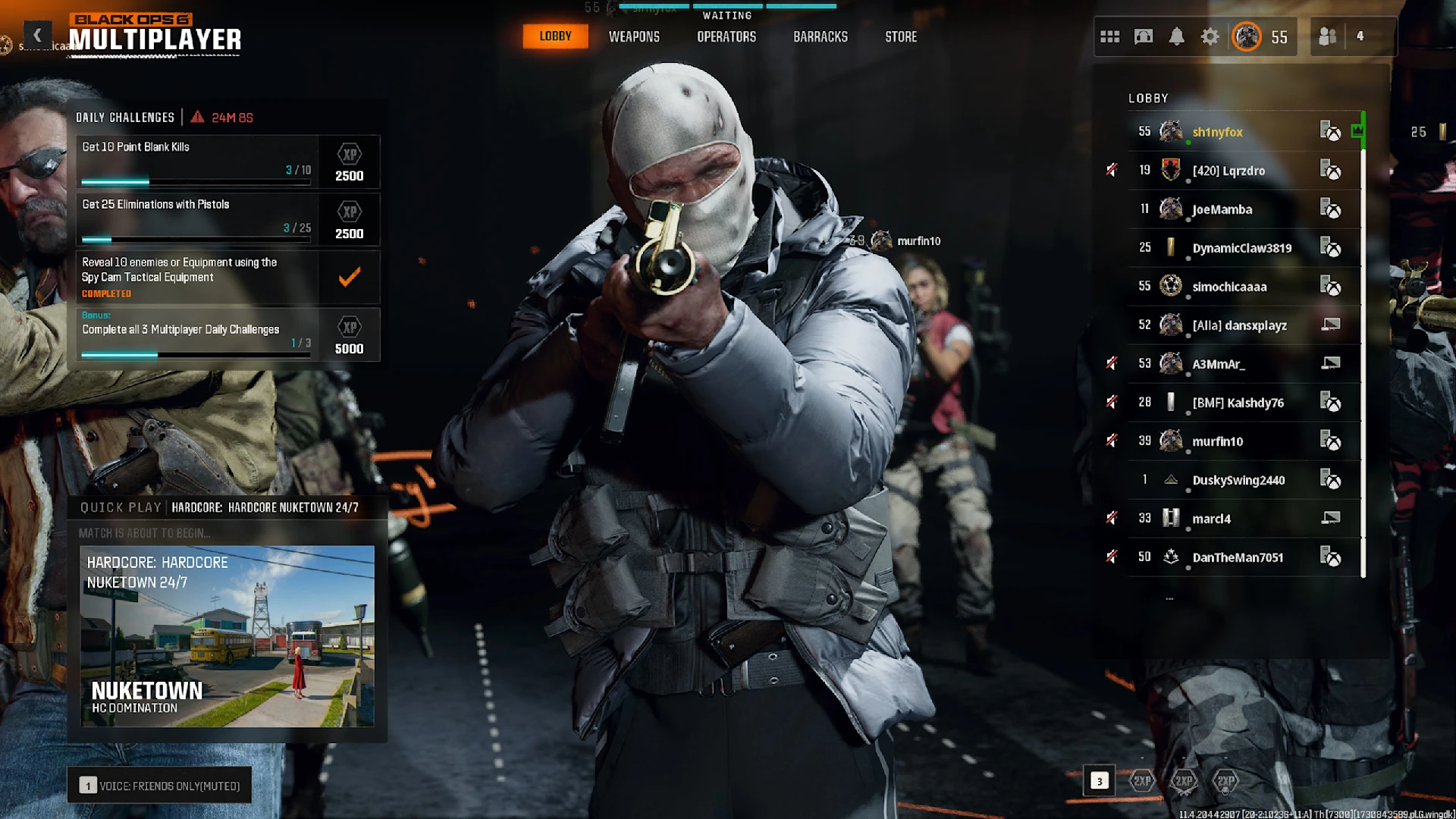The width and height of the screenshot is (1456, 819).
Task: Choose JoeMamba from the lobby list
Action: 1222,209
